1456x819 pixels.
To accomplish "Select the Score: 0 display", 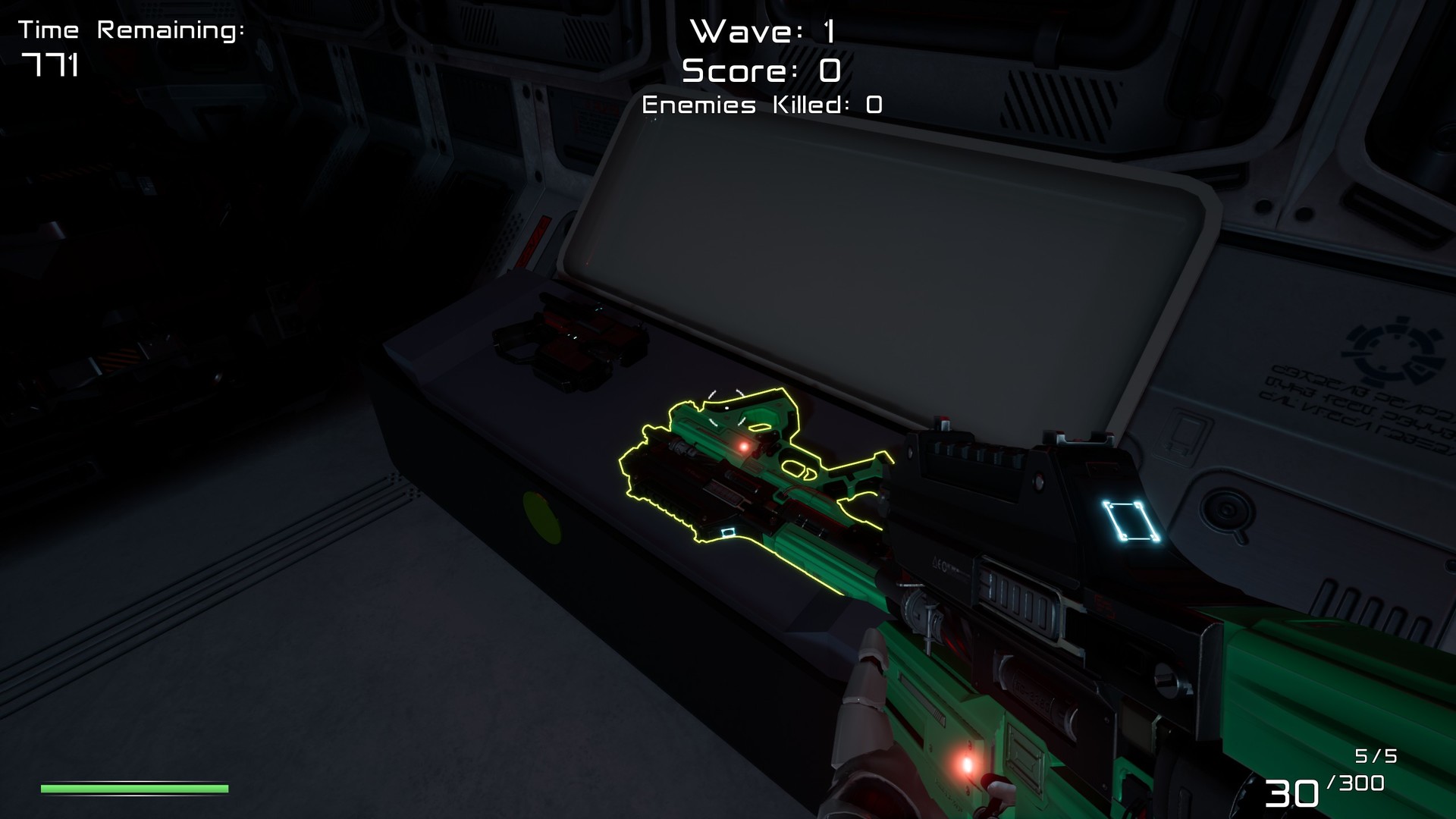I will click(758, 71).
